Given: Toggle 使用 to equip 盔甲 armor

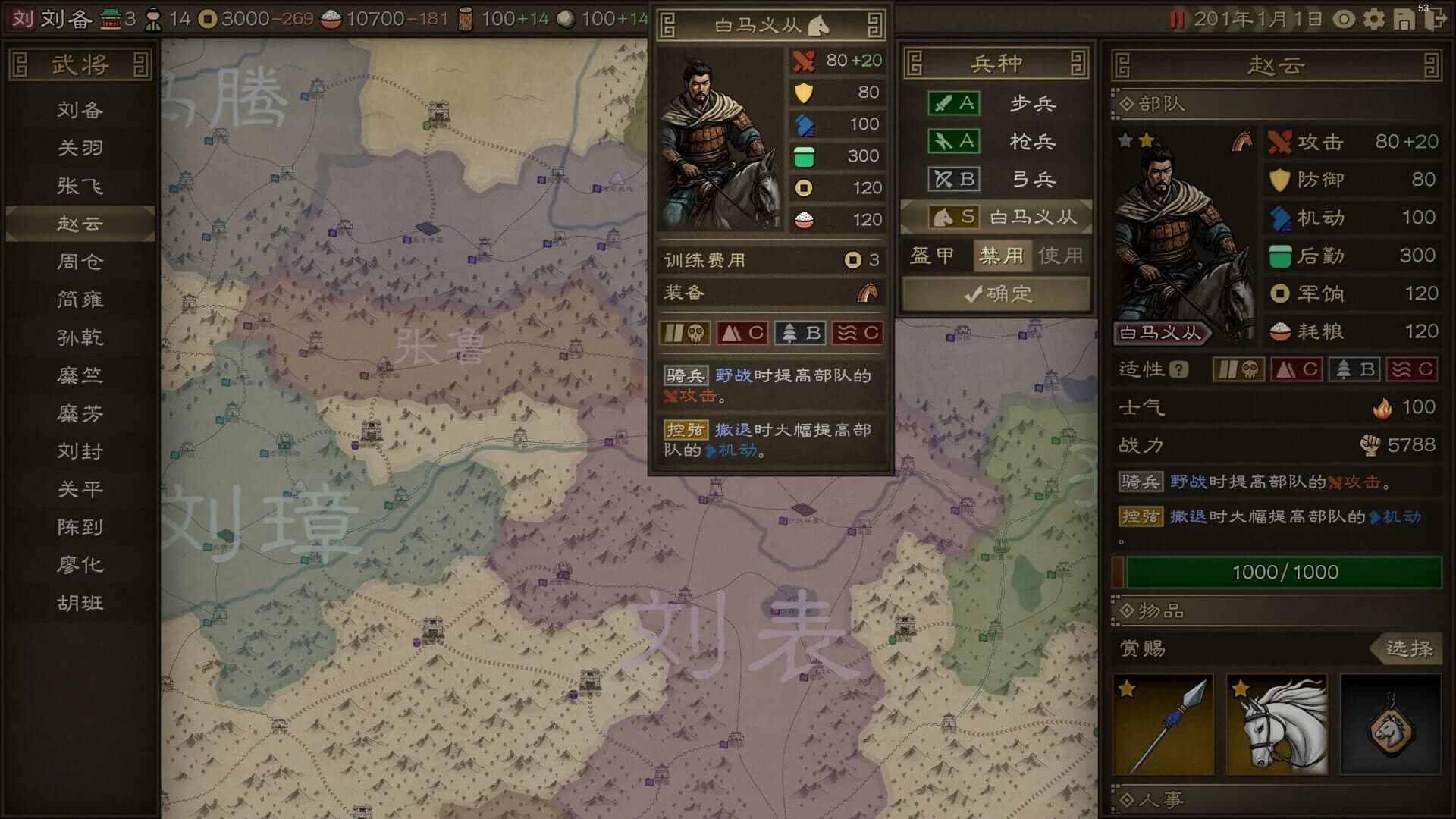Looking at the screenshot, I should tap(1062, 256).
